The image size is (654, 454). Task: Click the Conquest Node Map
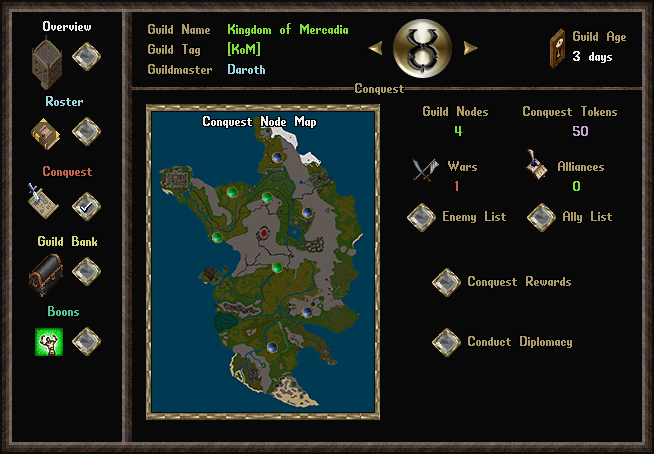click(262, 261)
